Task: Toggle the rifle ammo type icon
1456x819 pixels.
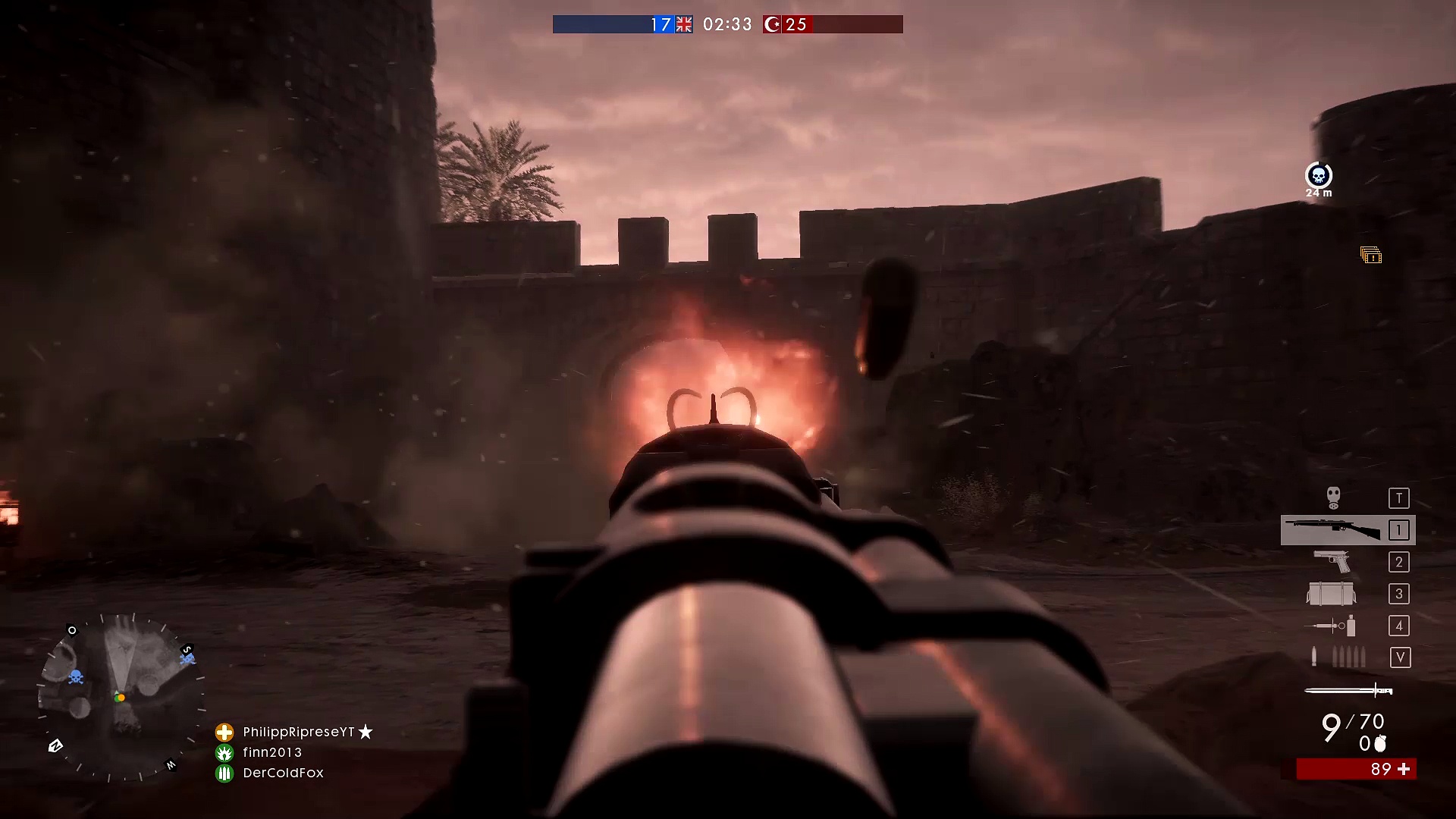Action: click(x=1338, y=657)
